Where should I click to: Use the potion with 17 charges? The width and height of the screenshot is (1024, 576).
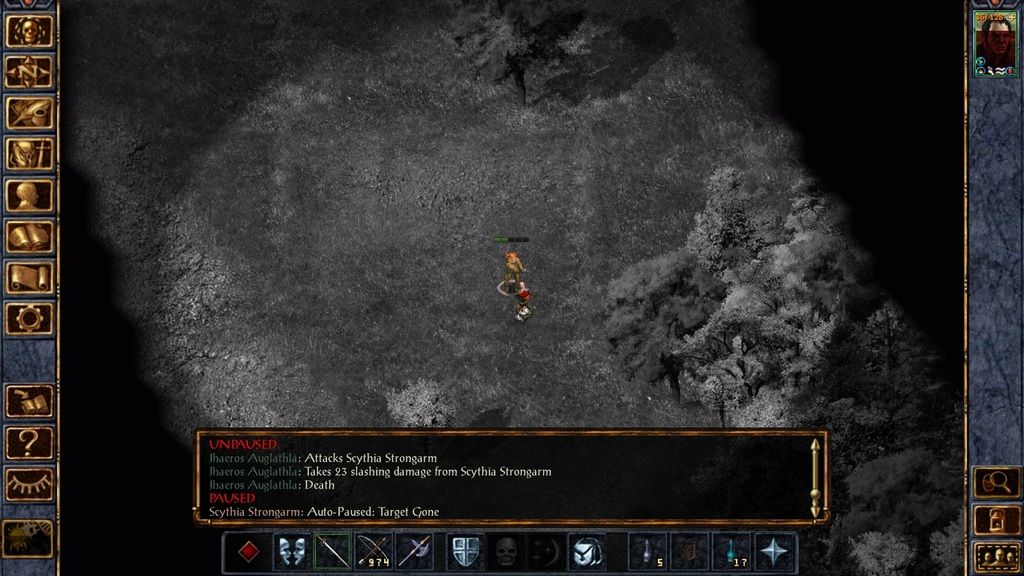click(731, 552)
